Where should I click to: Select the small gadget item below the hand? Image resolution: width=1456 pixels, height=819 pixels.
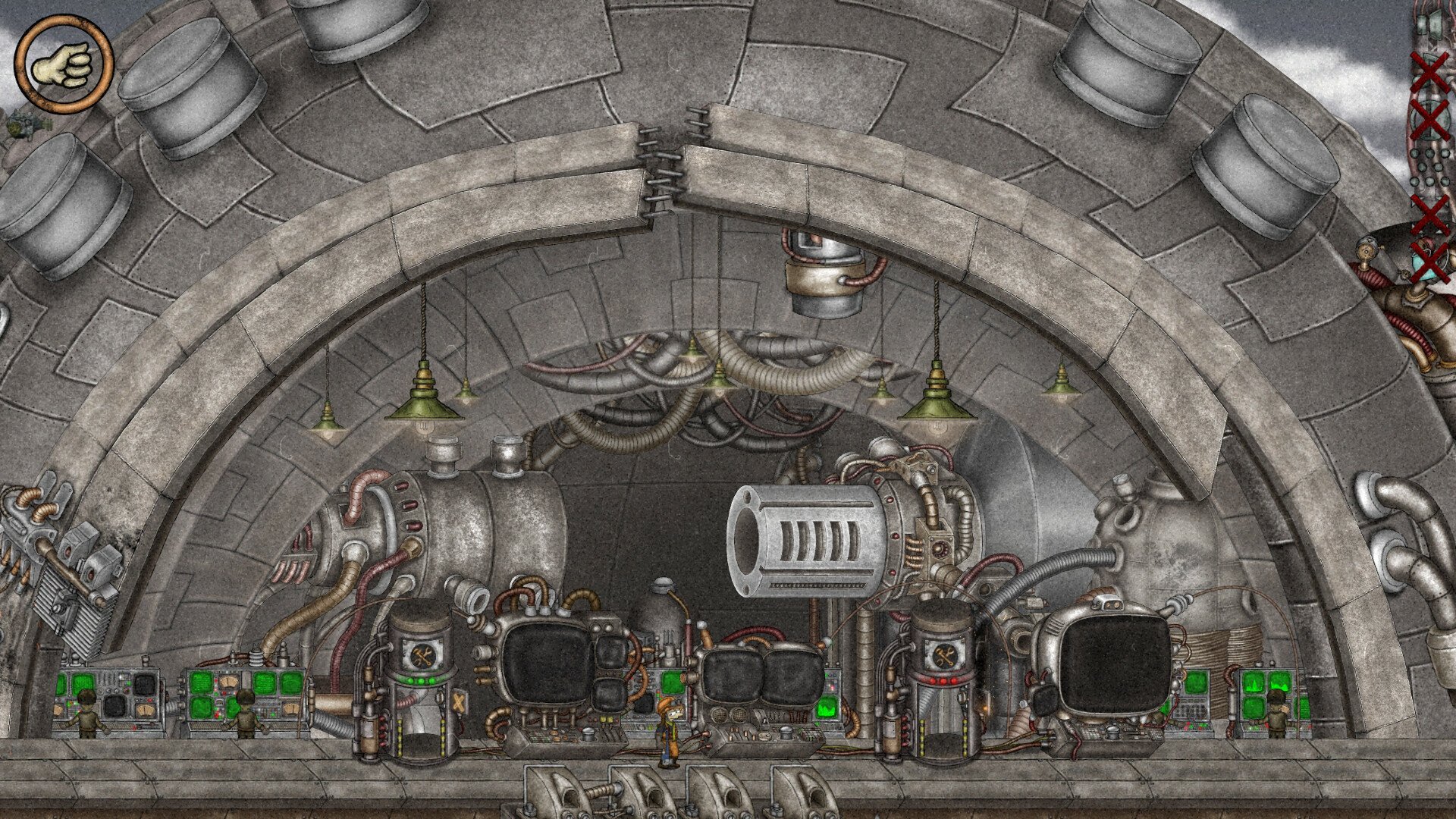click(23, 124)
